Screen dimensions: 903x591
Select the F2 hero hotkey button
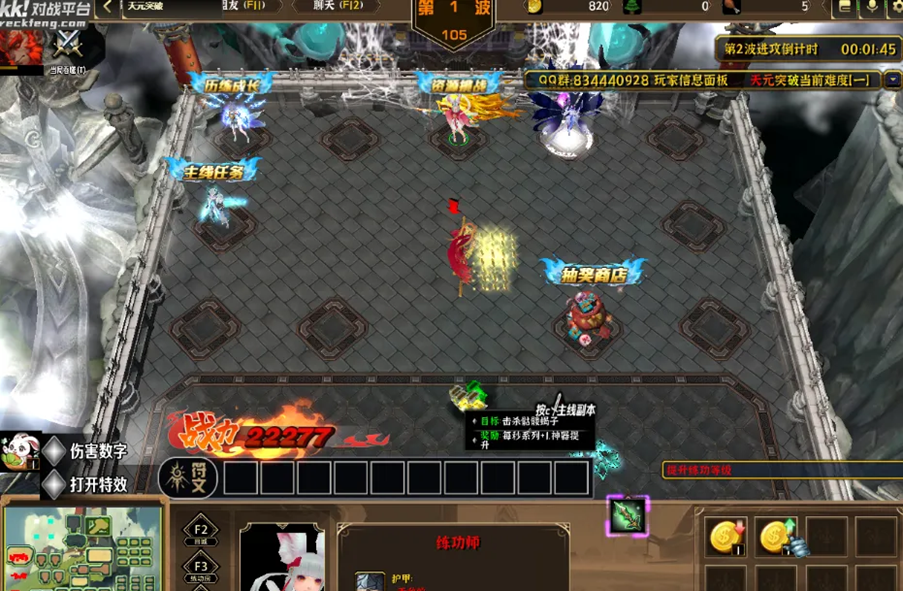[200, 533]
